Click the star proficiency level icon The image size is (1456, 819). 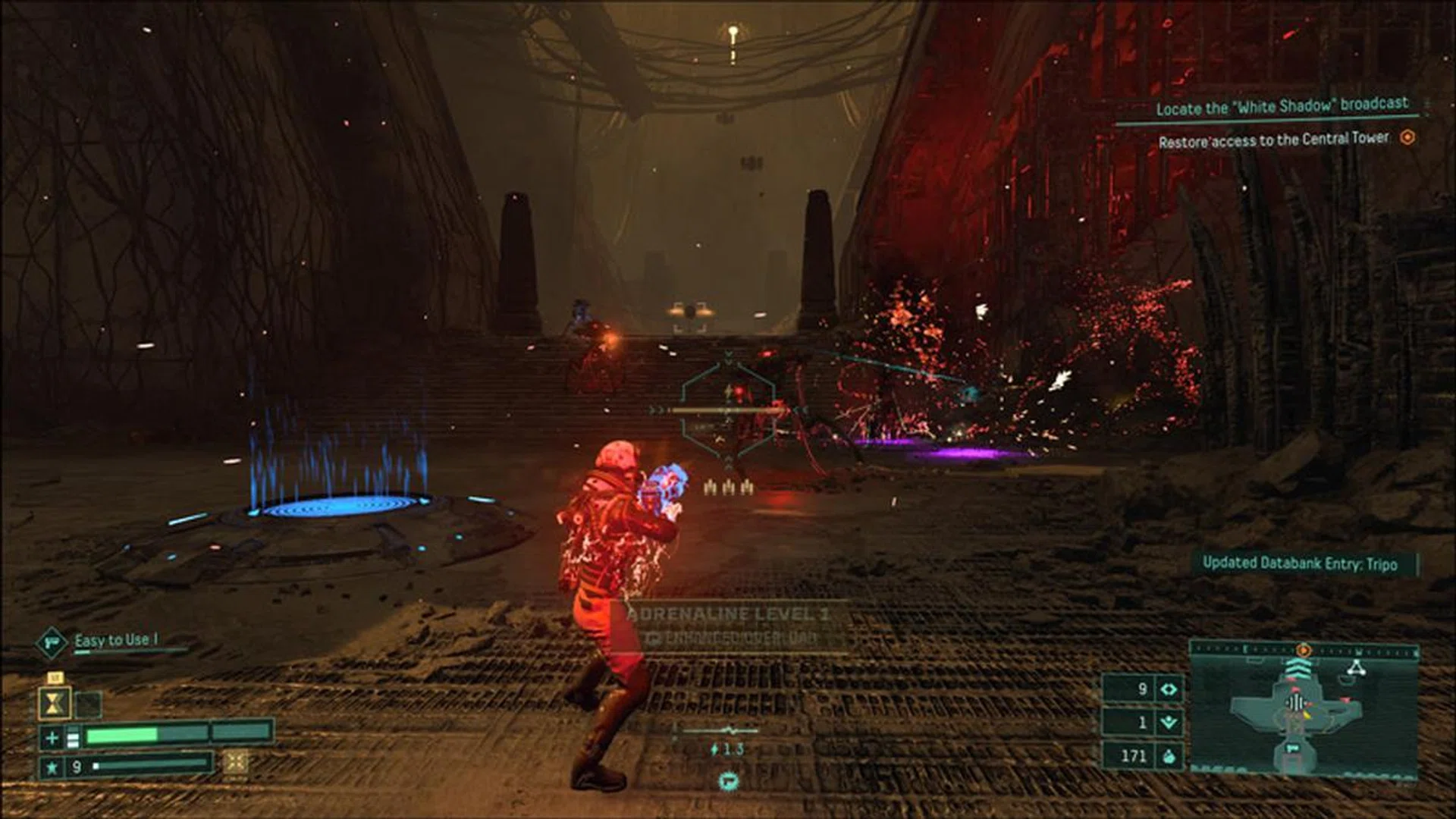coord(52,767)
